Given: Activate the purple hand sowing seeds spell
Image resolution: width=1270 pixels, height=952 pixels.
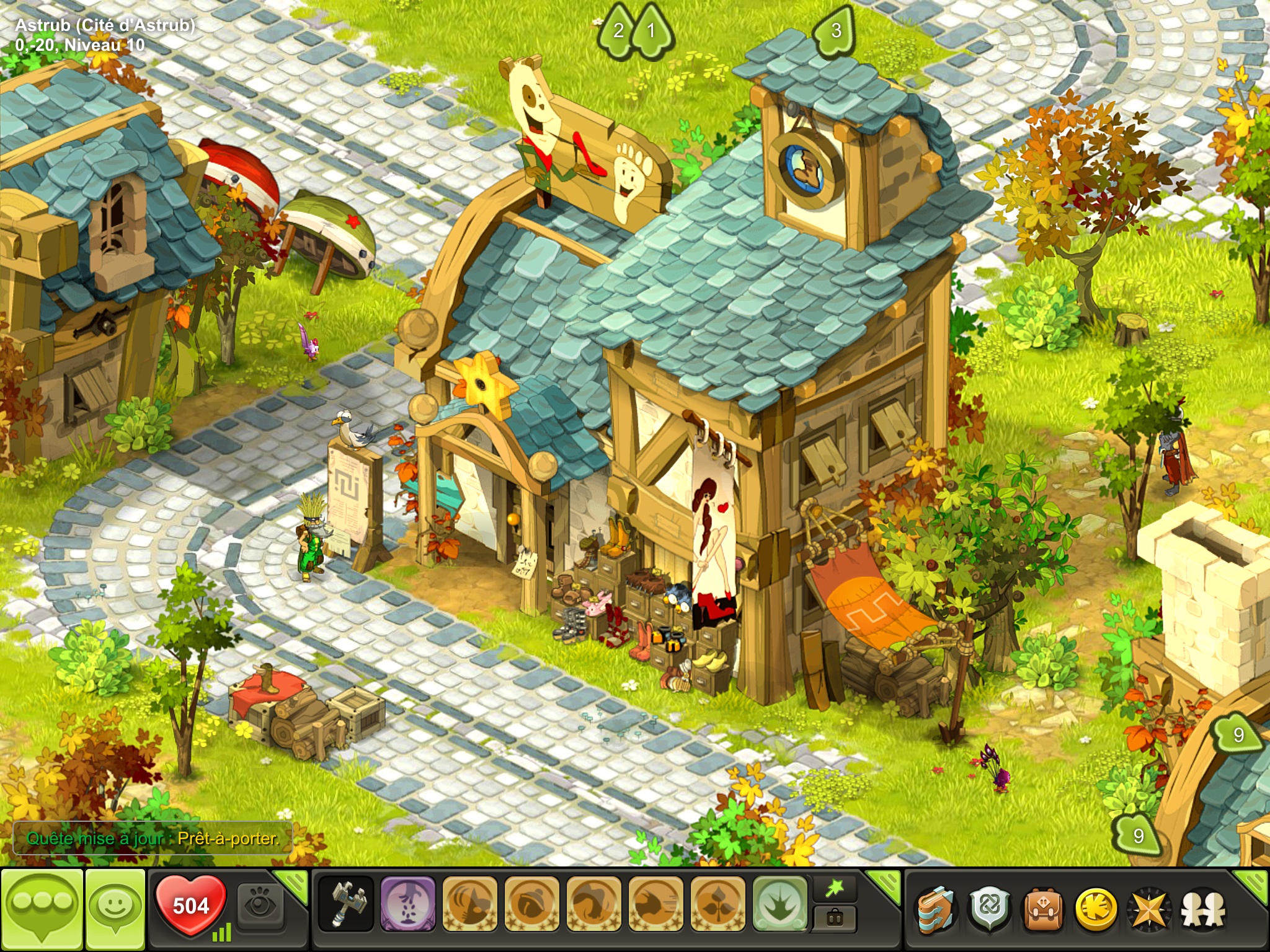Looking at the screenshot, I should coord(407,904).
